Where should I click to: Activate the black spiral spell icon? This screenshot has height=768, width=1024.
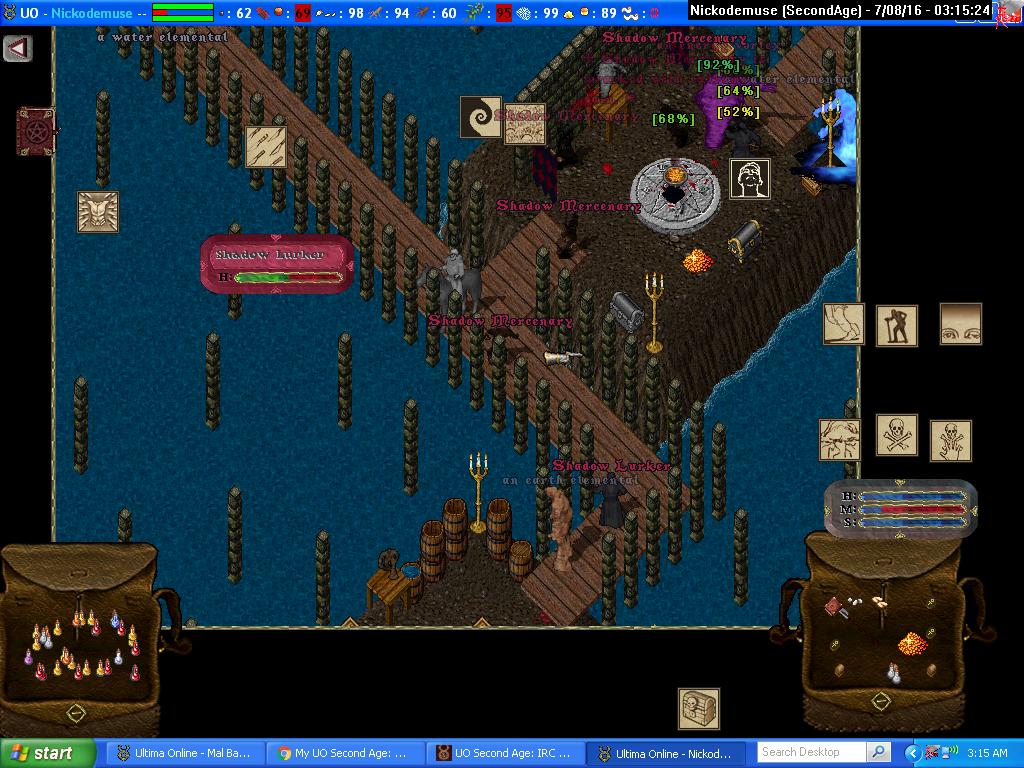[480, 117]
